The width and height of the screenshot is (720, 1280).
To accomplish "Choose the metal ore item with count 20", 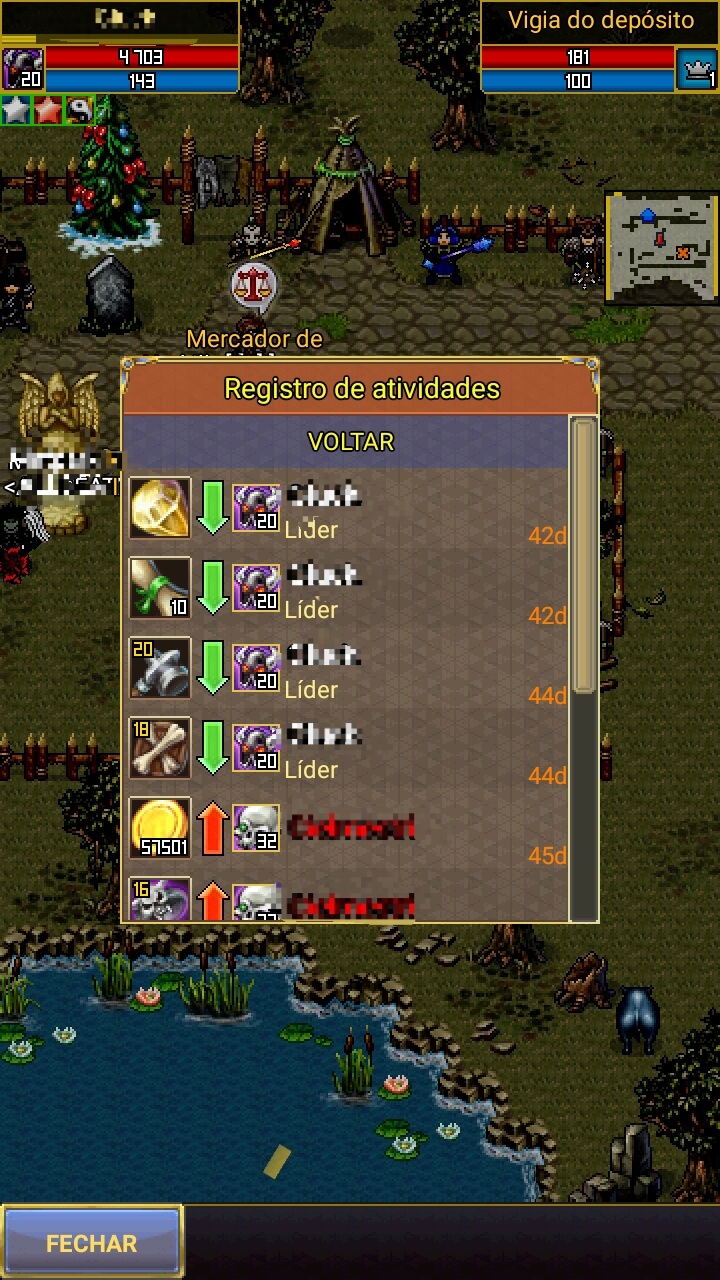I will pos(160,668).
